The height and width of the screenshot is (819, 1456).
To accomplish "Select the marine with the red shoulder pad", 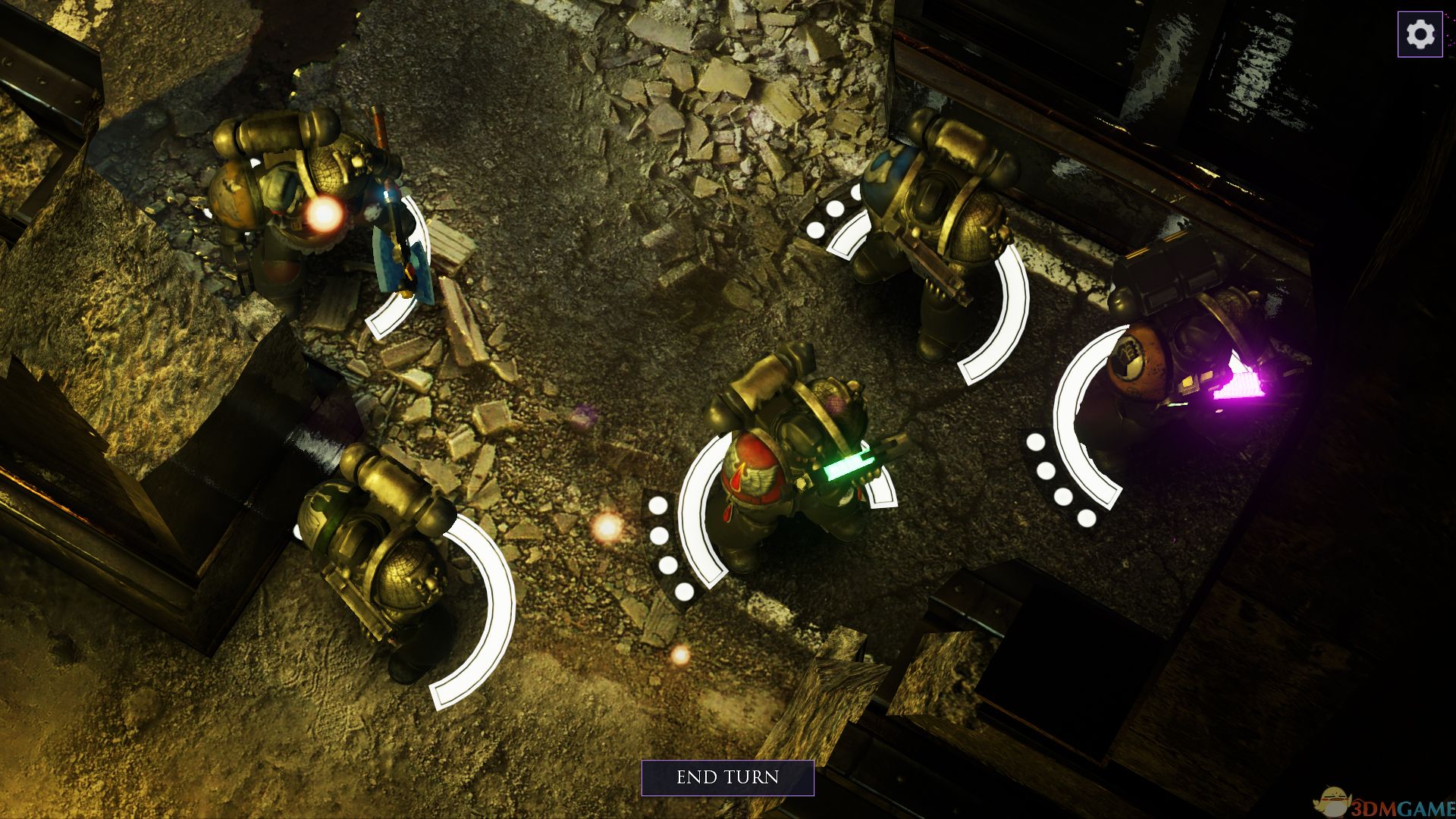I will click(789, 463).
